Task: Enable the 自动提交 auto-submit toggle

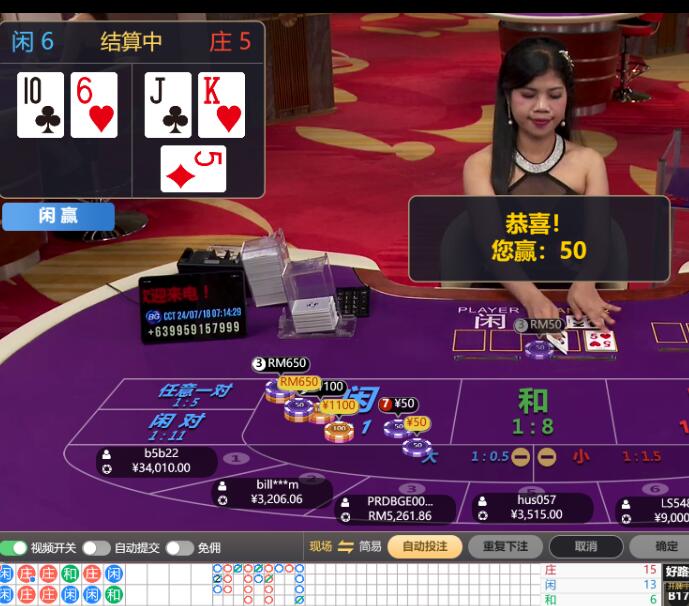Action: [96, 548]
